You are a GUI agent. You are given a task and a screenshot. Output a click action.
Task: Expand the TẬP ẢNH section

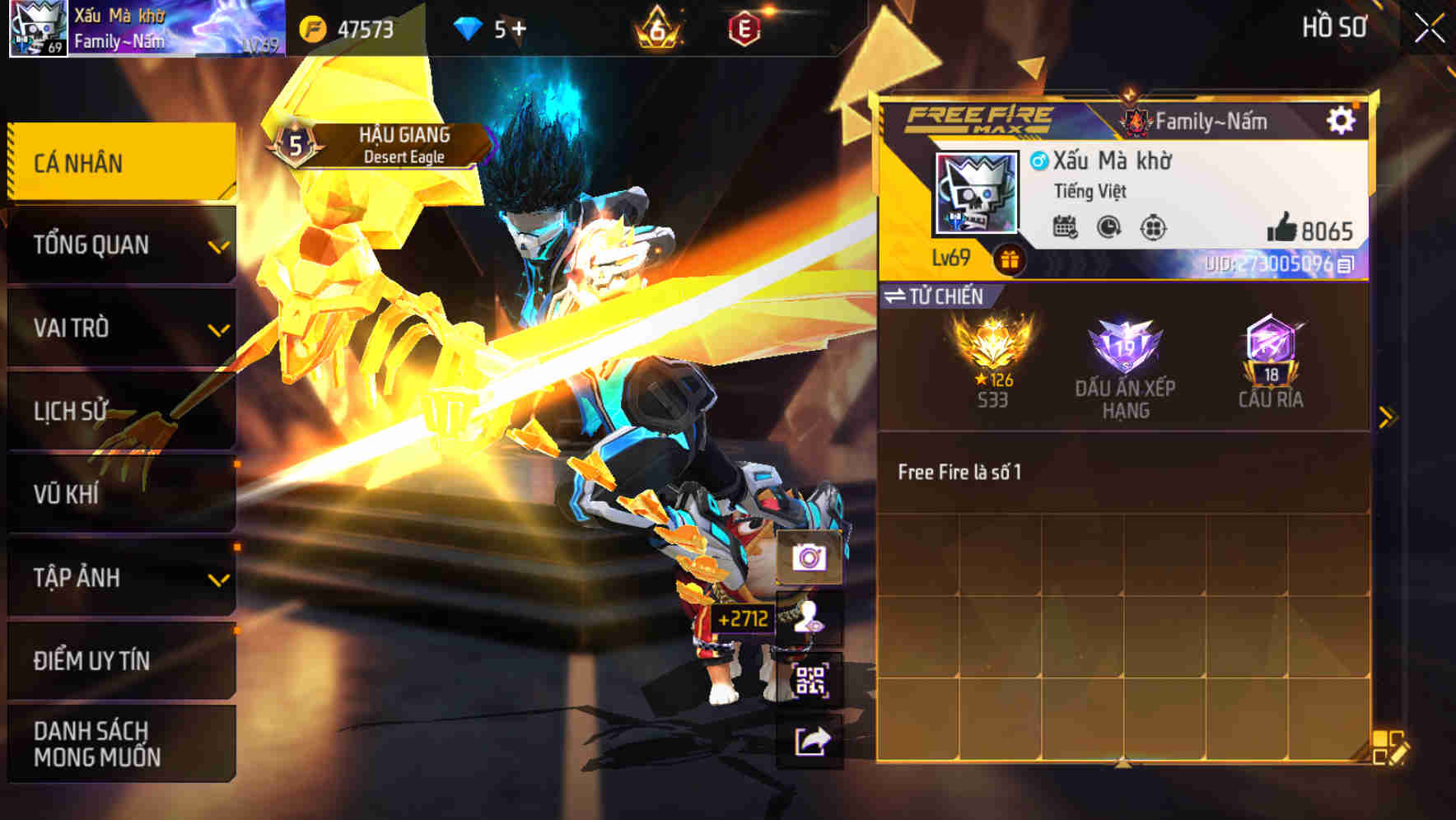pyautogui.click(x=119, y=579)
